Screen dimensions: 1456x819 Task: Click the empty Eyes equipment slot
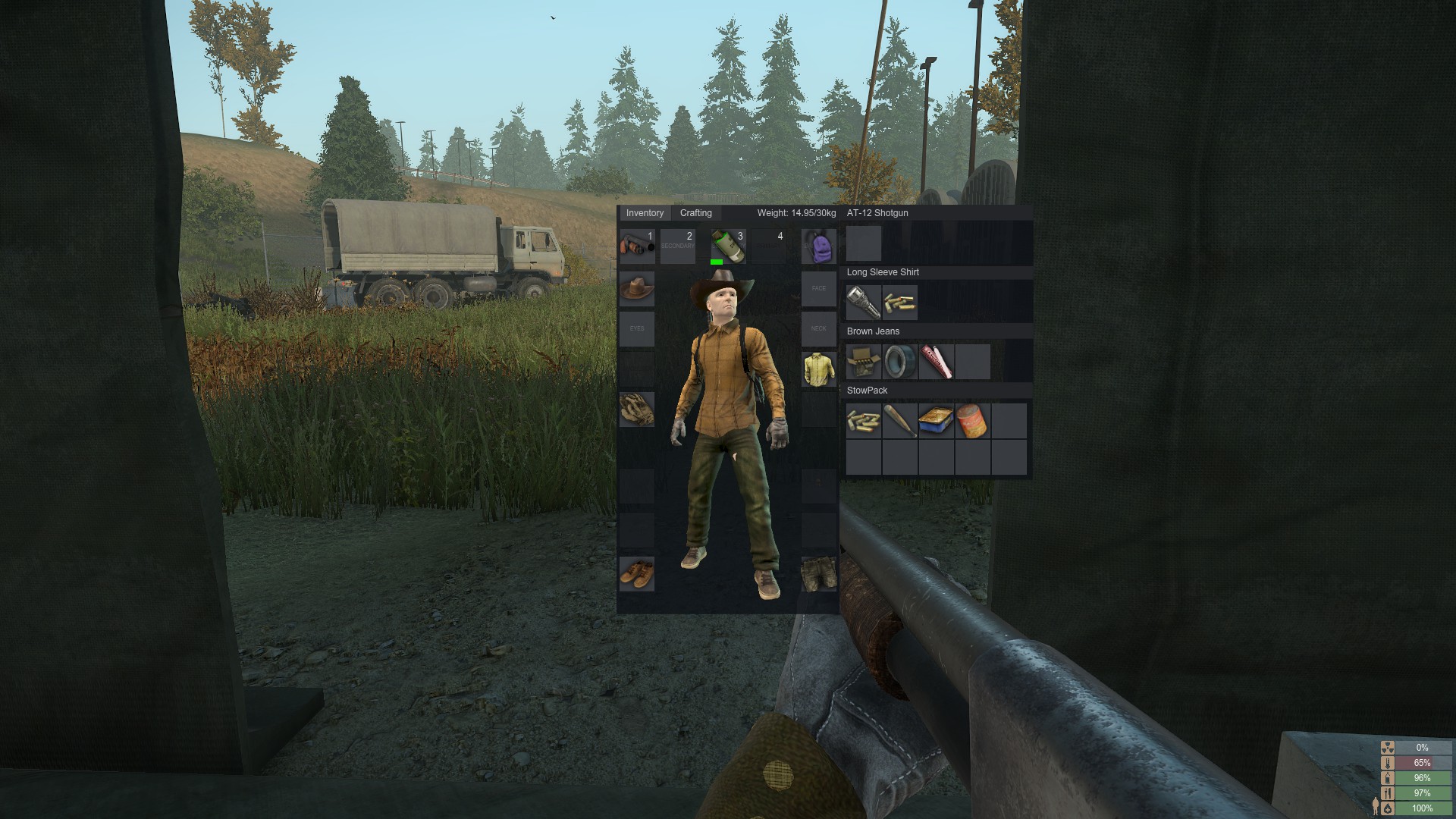point(637,329)
